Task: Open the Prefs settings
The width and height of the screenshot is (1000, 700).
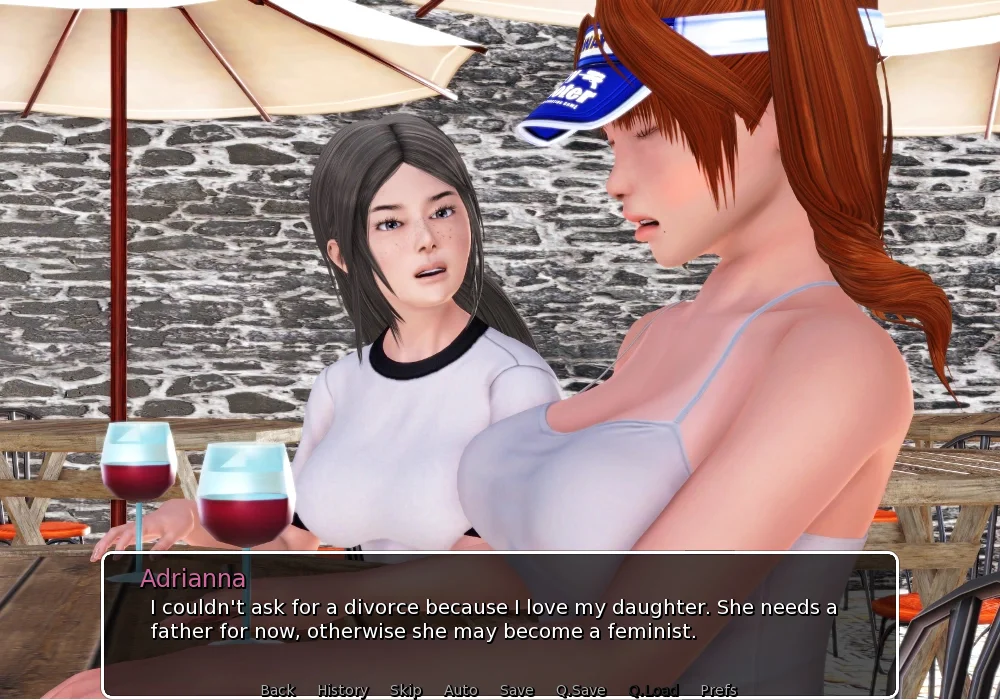Action: [x=718, y=690]
